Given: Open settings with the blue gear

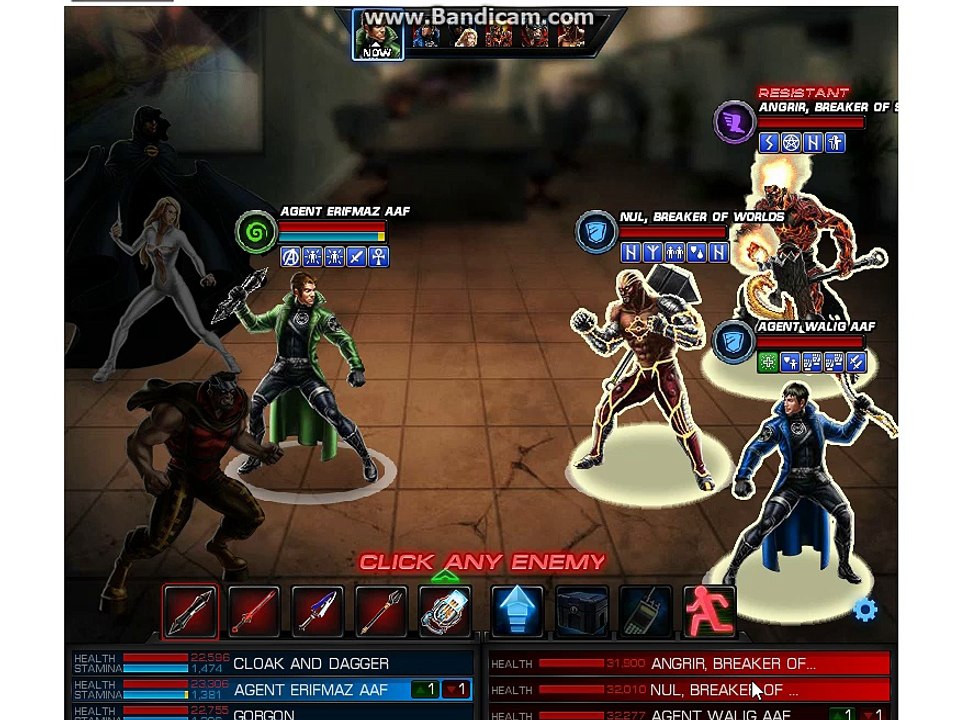Looking at the screenshot, I should pos(865,610).
